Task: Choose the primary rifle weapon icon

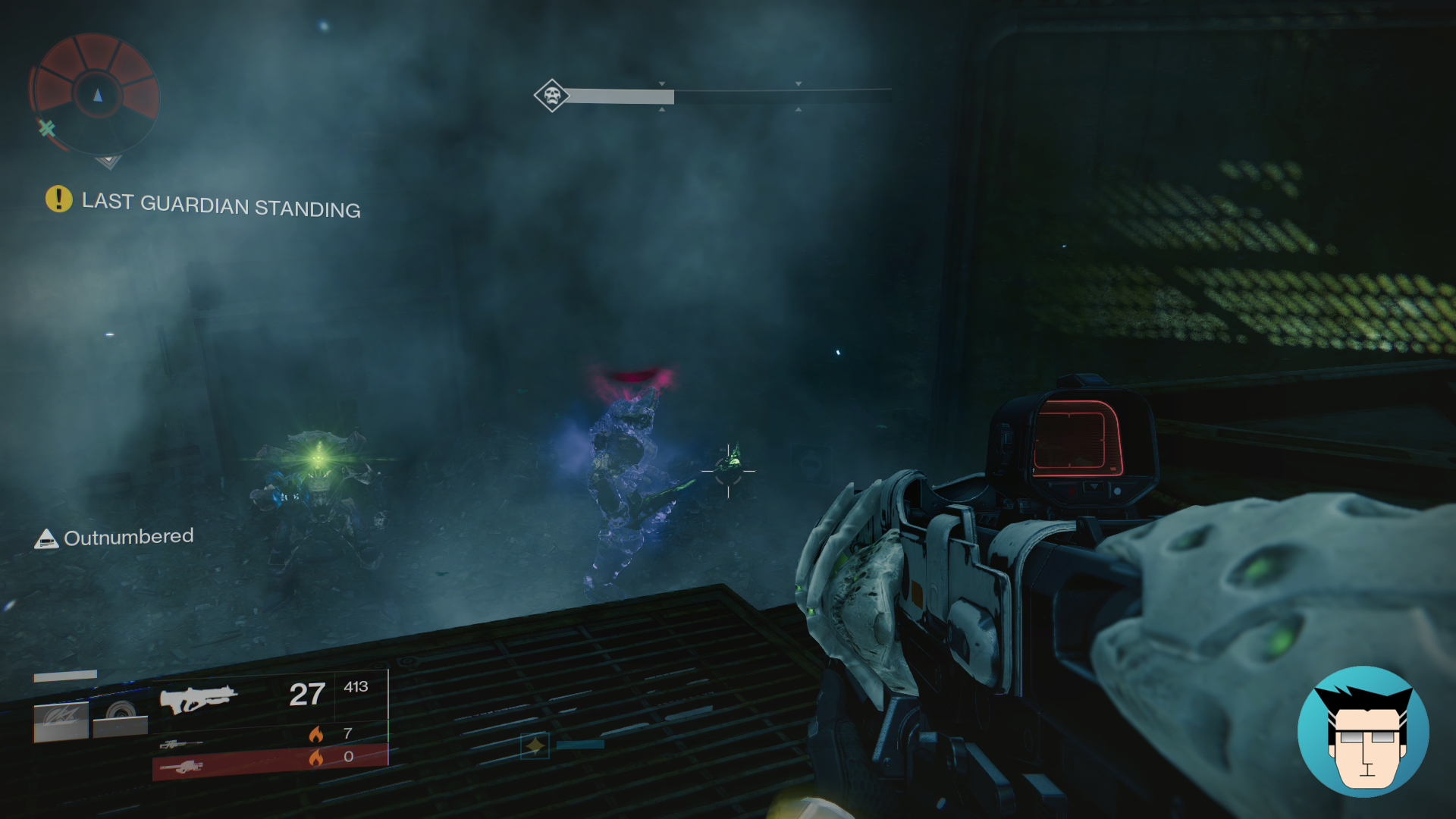Action: [198, 699]
